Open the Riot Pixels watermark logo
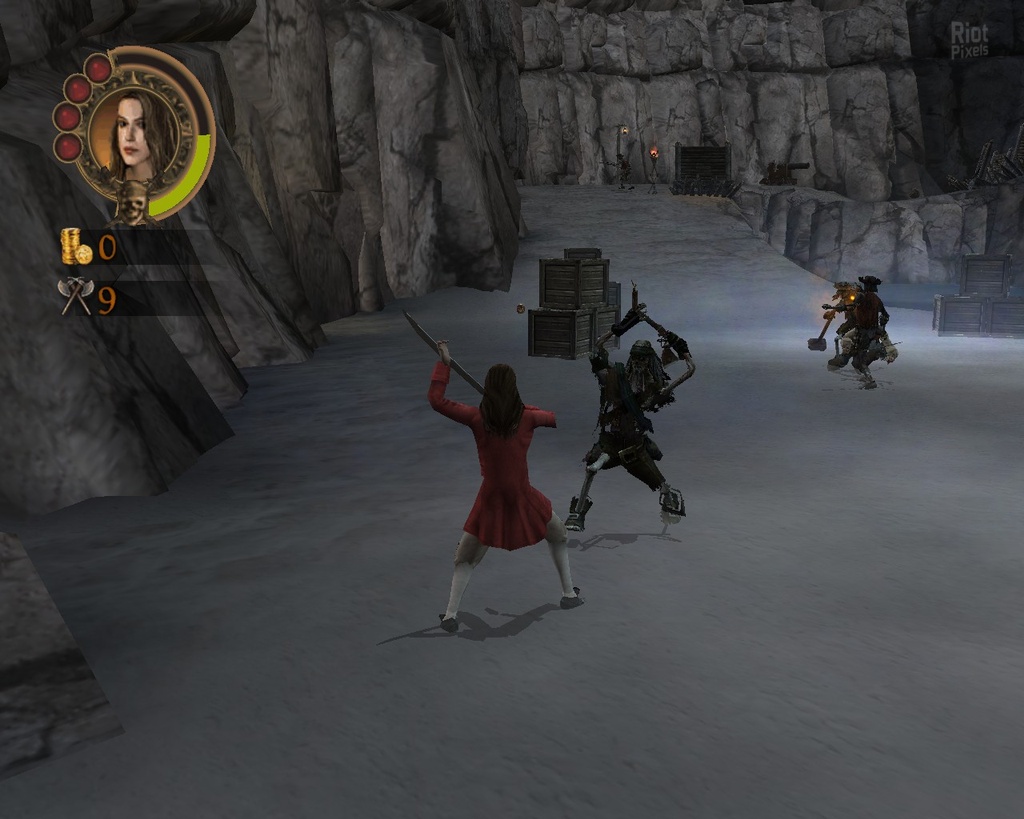 click(969, 40)
